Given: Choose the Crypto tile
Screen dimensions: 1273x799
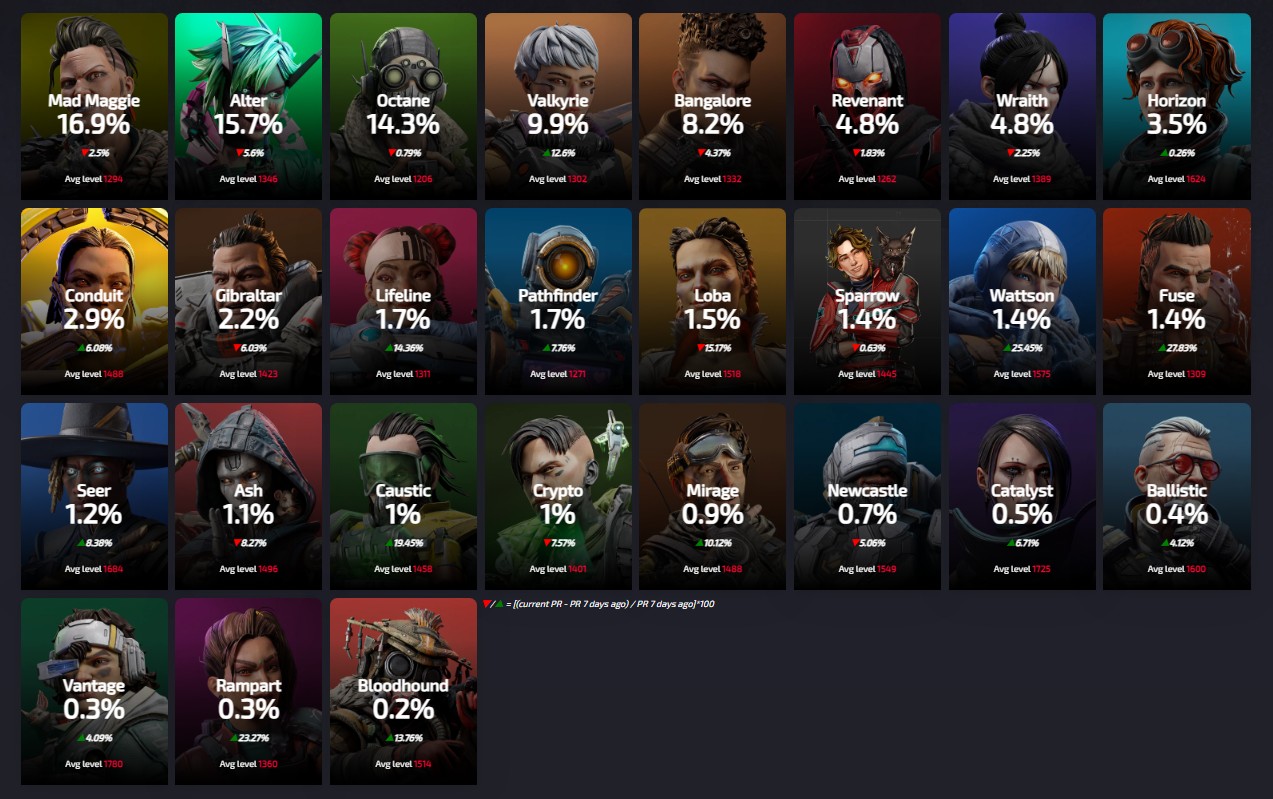Looking at the screenshot, I should coord(558,496).
